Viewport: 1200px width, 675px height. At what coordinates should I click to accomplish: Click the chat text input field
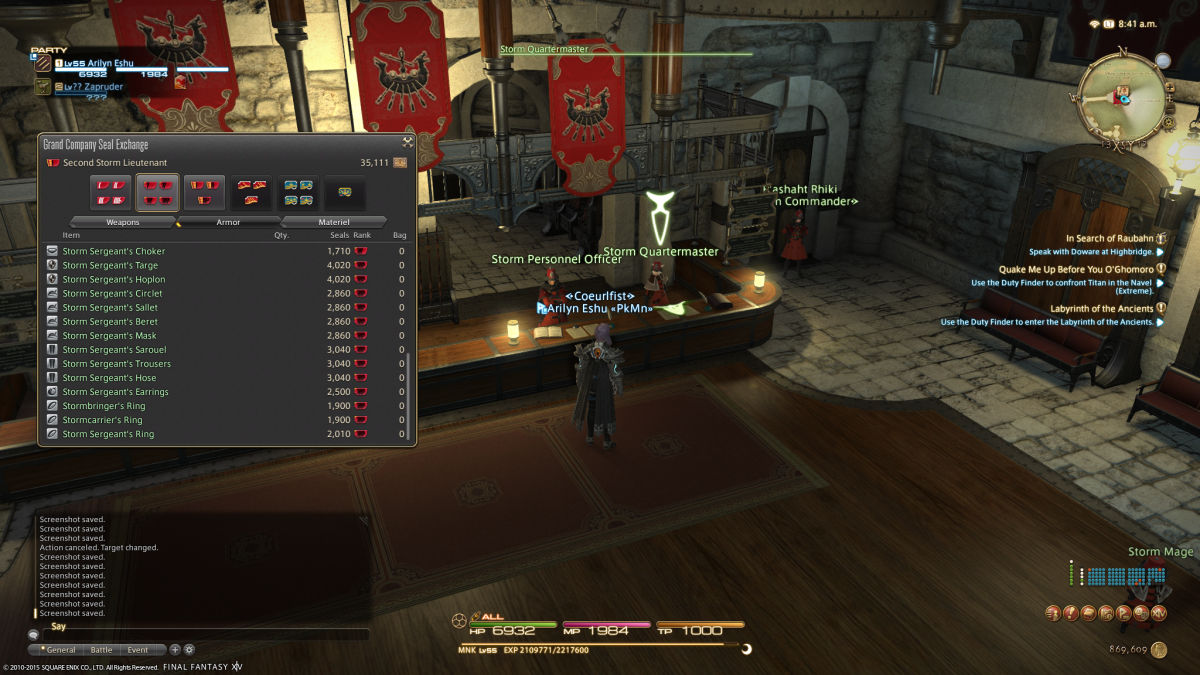click(x=200, y=634)
